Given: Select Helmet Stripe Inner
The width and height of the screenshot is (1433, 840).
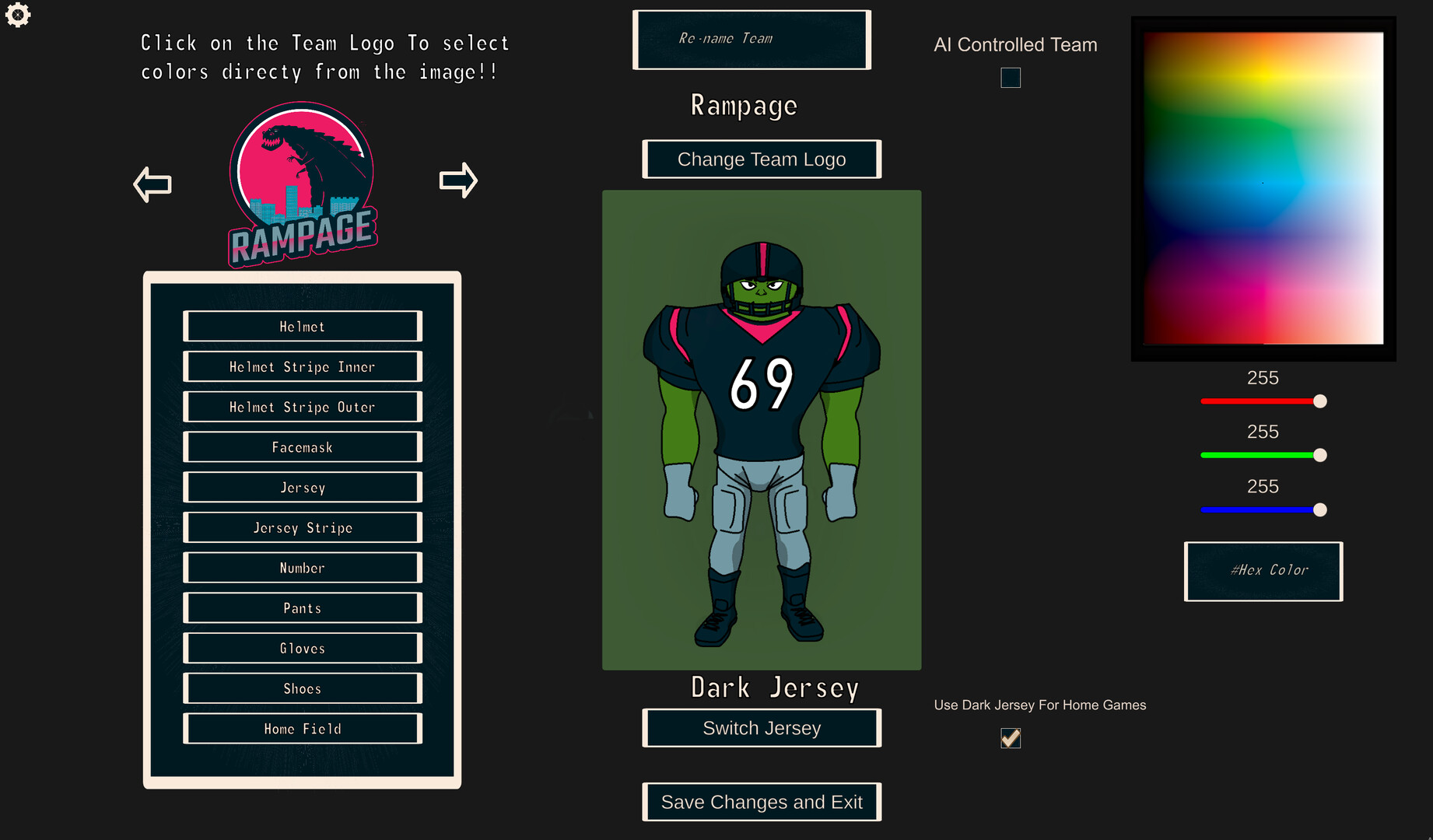Looking at the screenshot, I should click(x=302, y=366).
